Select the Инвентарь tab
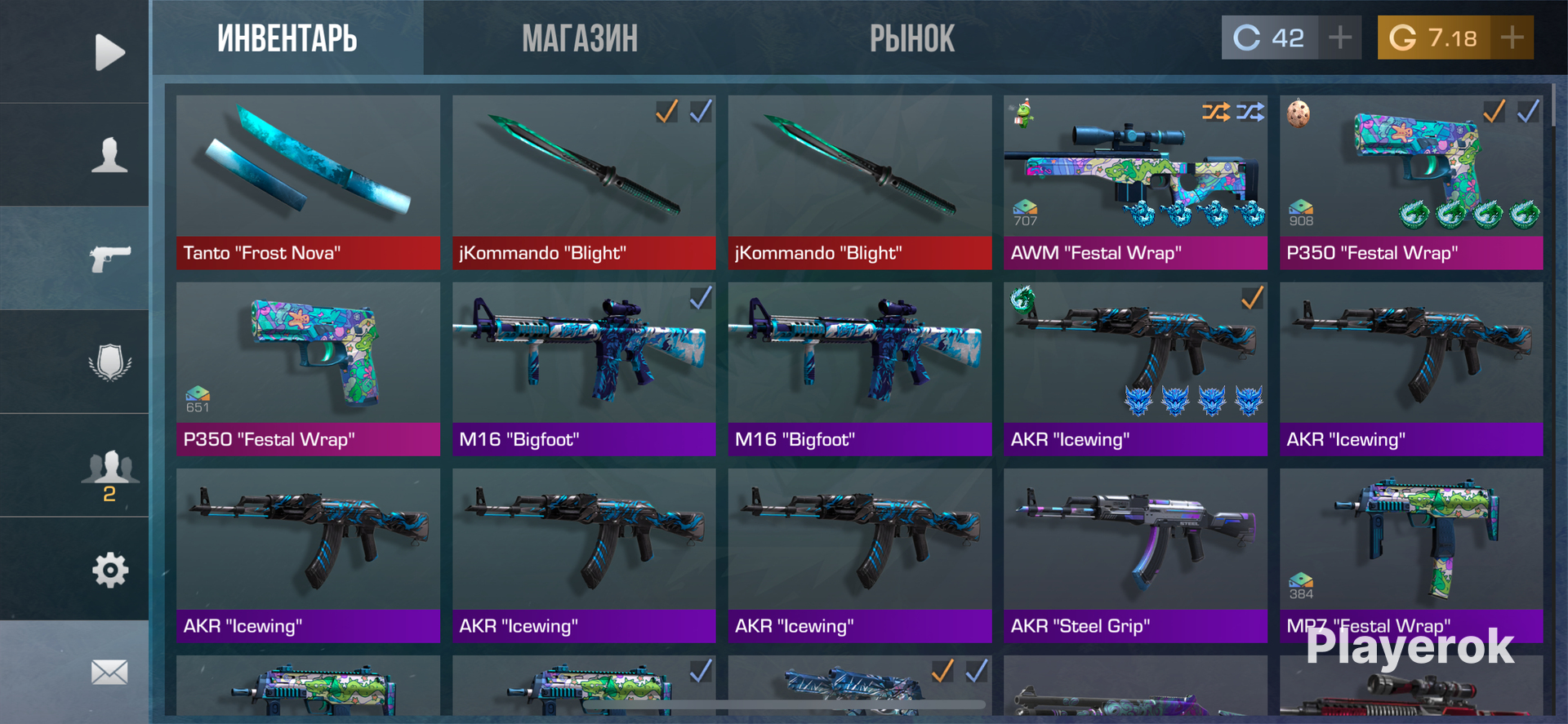1568x724 pixels. [x=287, y=38]
